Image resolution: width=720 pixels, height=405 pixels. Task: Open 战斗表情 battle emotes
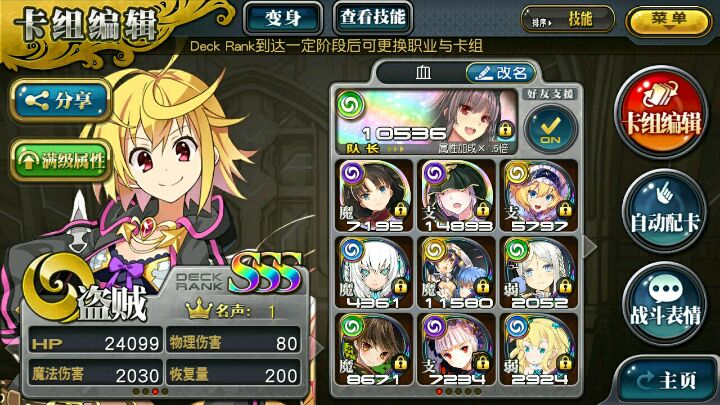click(664, 300)
